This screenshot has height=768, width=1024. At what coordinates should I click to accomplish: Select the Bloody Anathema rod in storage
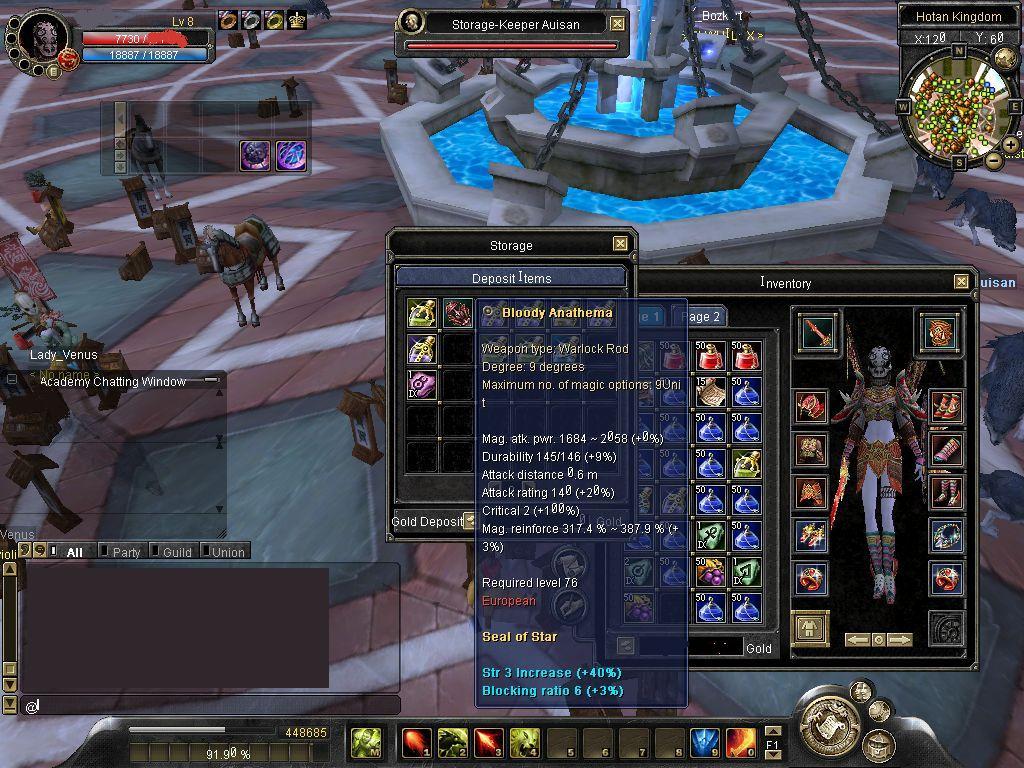(x=459, y=313)
